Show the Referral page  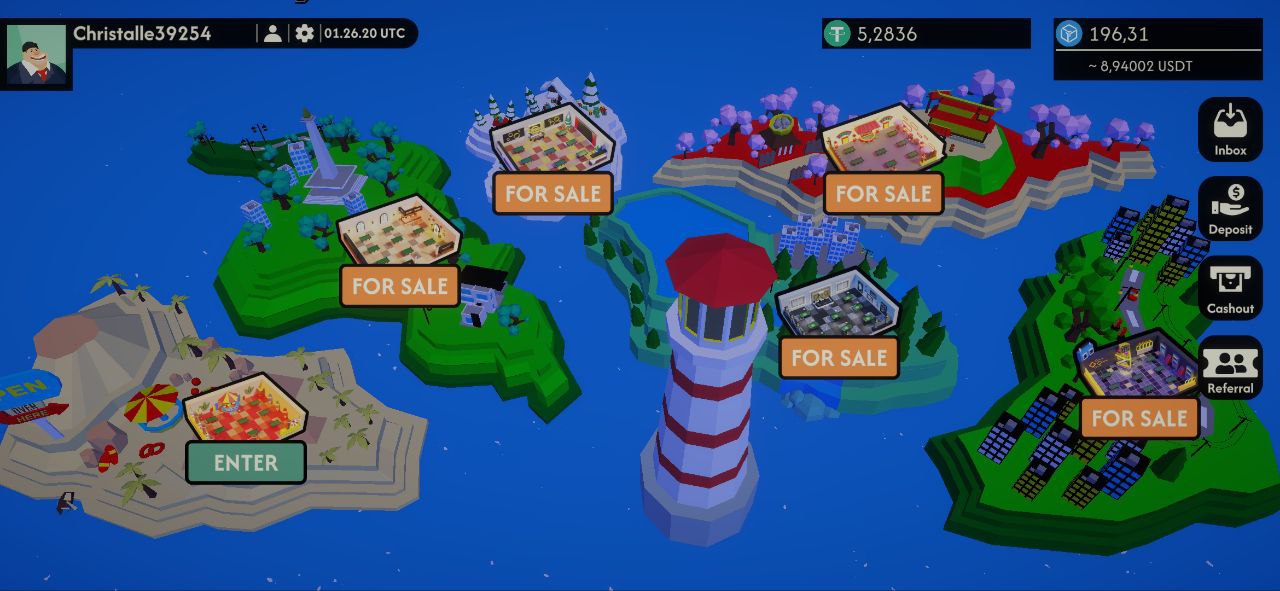pos(1230,368)
